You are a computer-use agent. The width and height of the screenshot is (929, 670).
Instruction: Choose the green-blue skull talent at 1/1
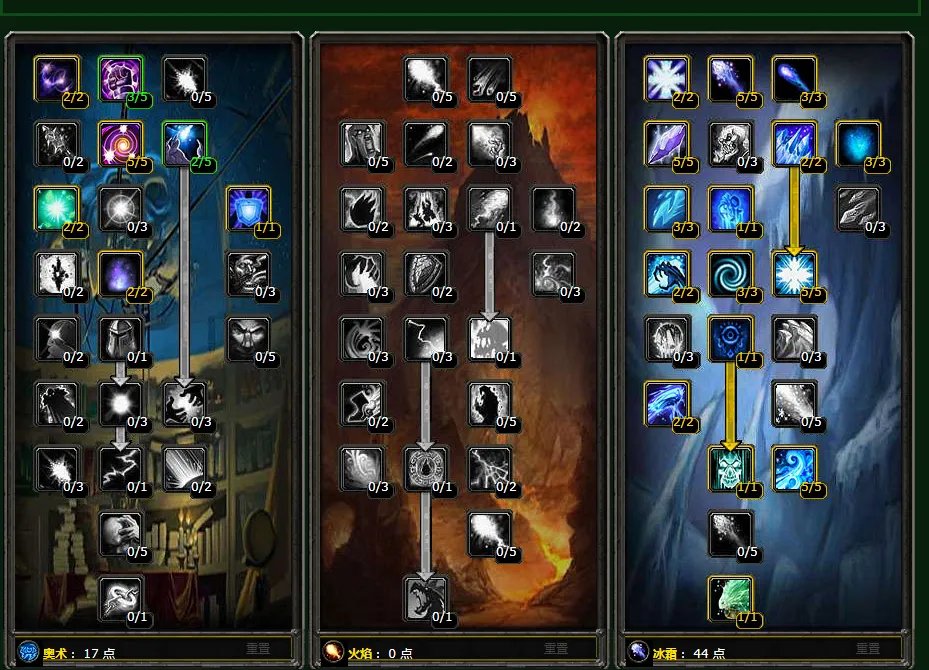[x=730, y=468]
